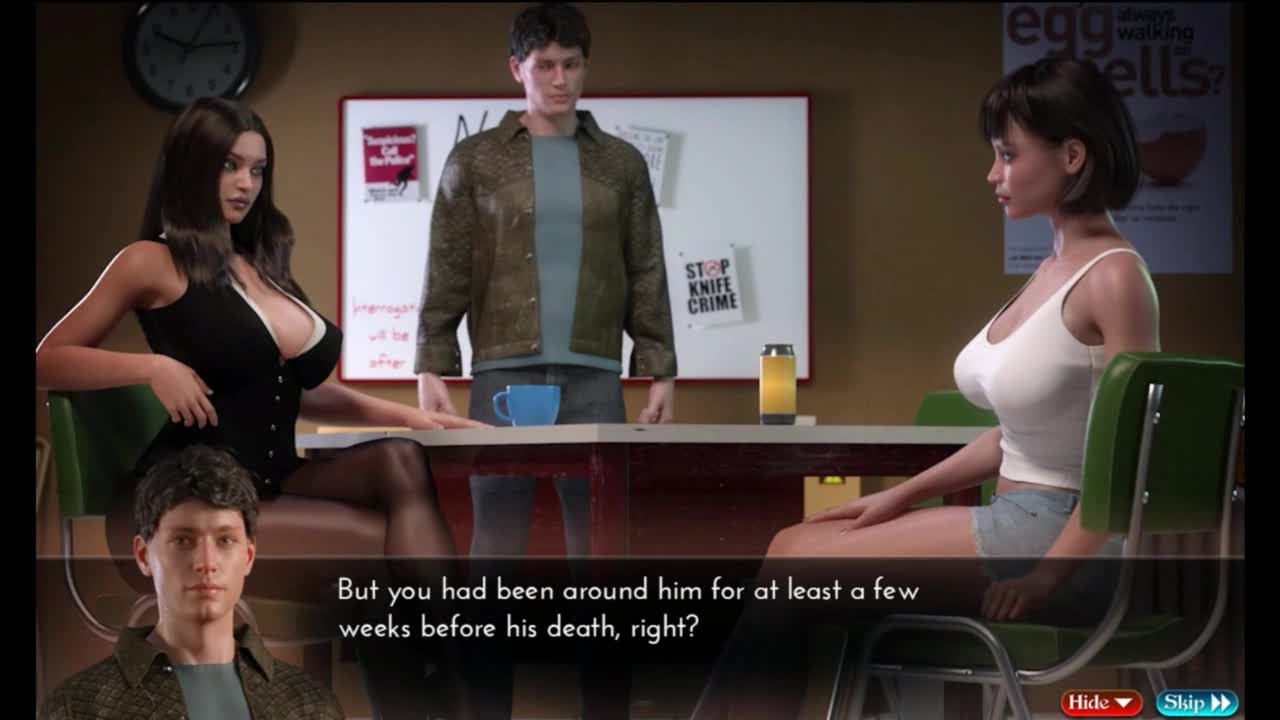Skip the current dialogue
The height and width of the screenshot is (720, 1280).
coord(1196,703)
